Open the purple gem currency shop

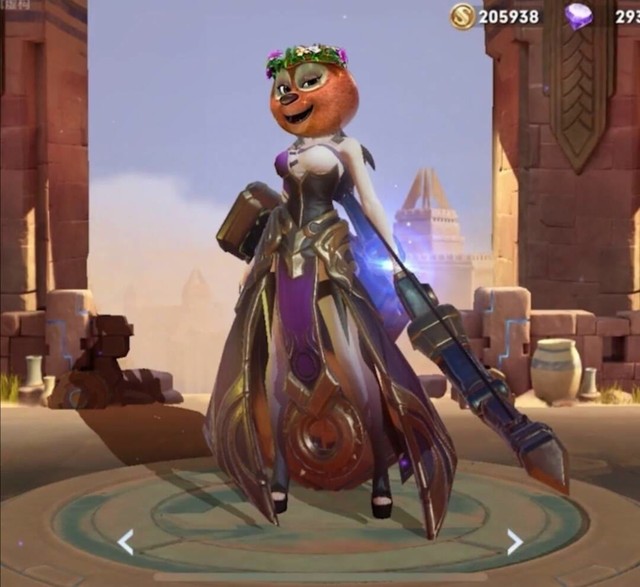578,16
